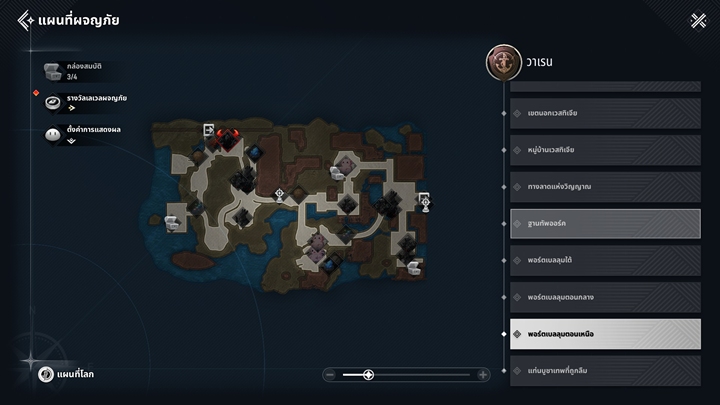This screenshot has height=405, width=720.
Task: Select the red demon boss map marker
Action: (229, 136)
